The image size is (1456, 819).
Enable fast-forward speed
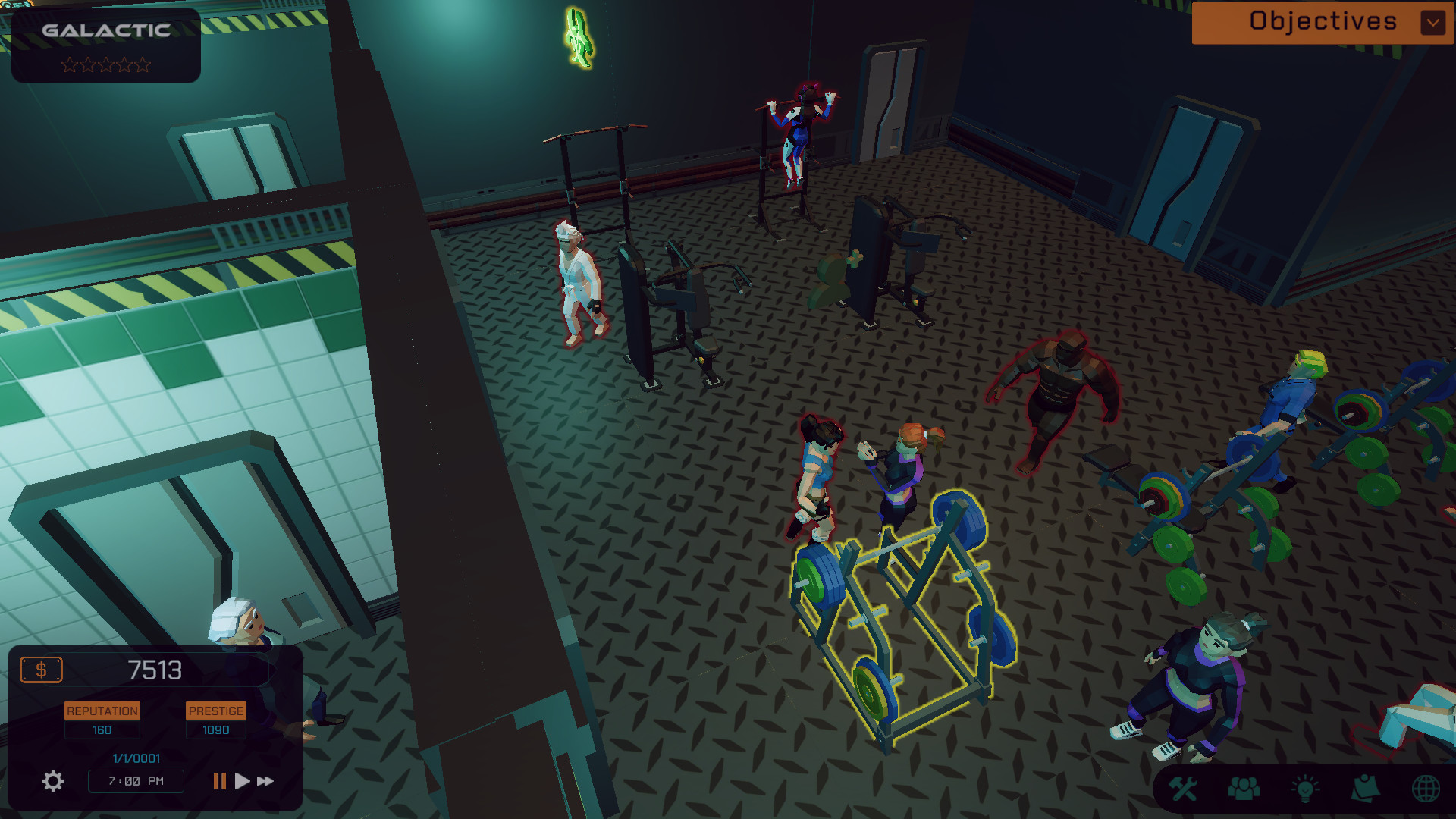point(265,780)
